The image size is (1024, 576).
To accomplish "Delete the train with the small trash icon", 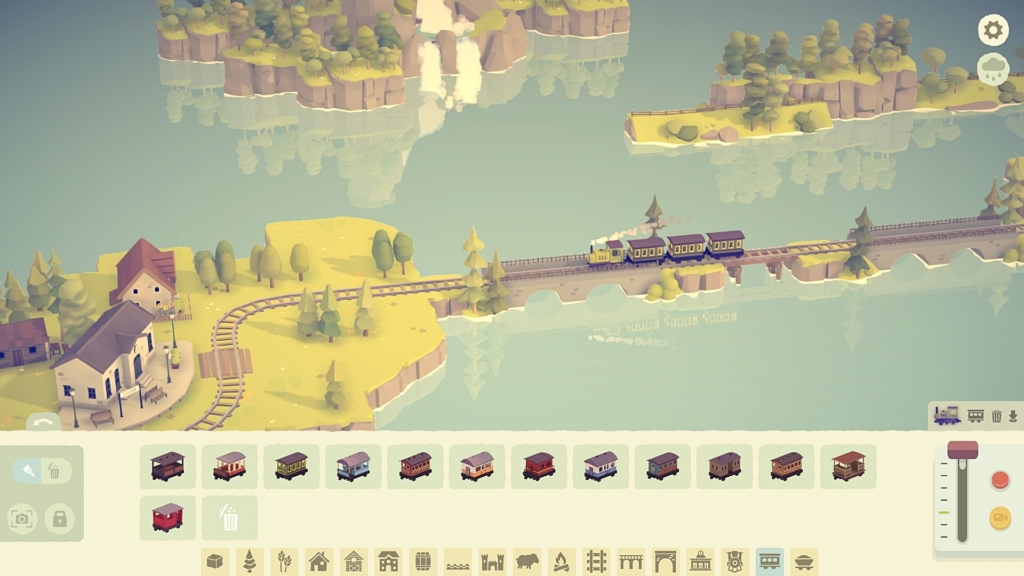I will point(996,416).
